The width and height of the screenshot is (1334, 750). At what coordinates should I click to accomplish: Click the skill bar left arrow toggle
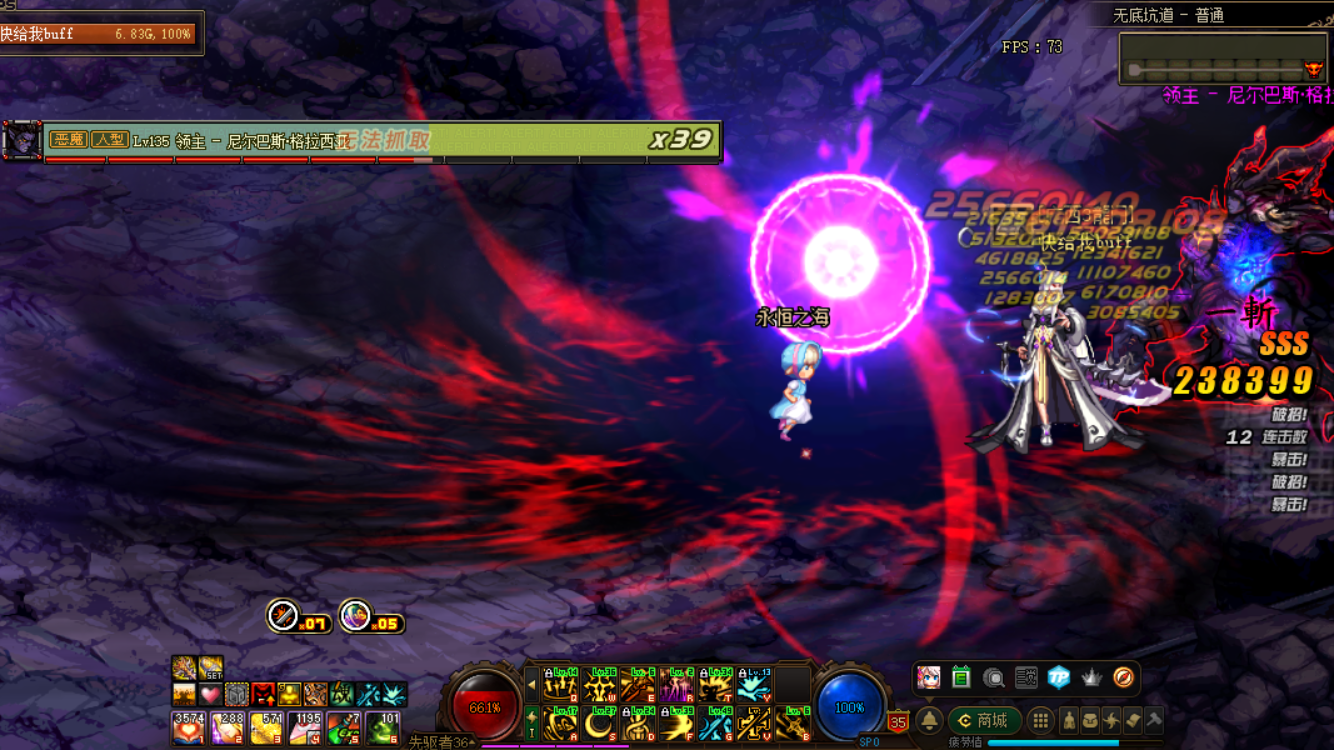(532, 685)
